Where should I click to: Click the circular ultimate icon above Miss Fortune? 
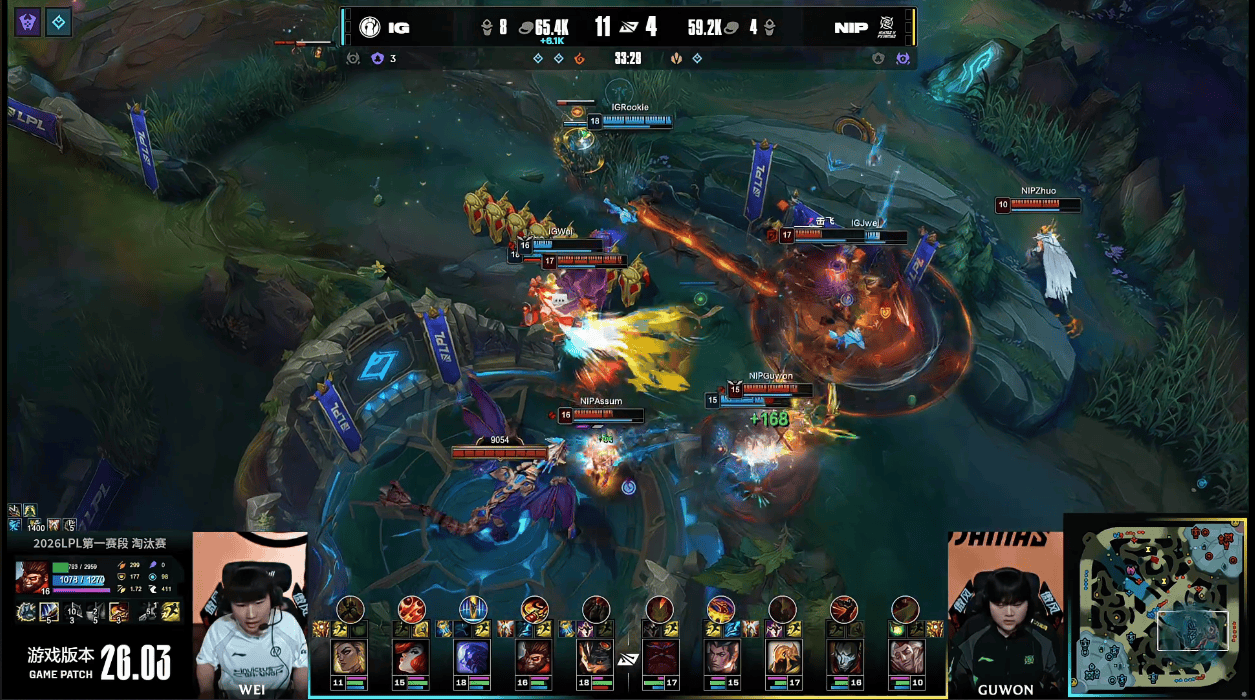point(411,607)
